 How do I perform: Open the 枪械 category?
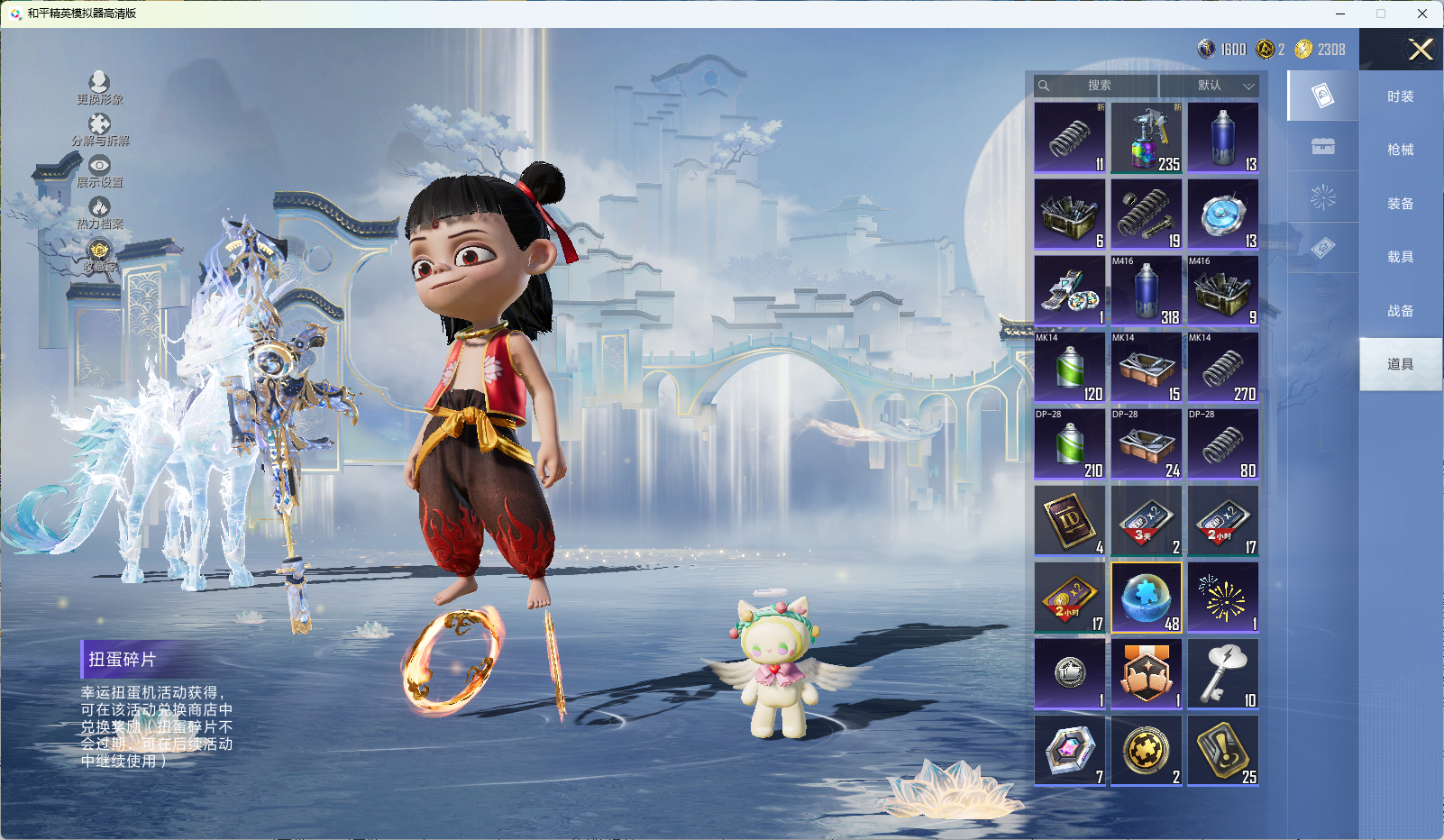(x=1400, y=150)
